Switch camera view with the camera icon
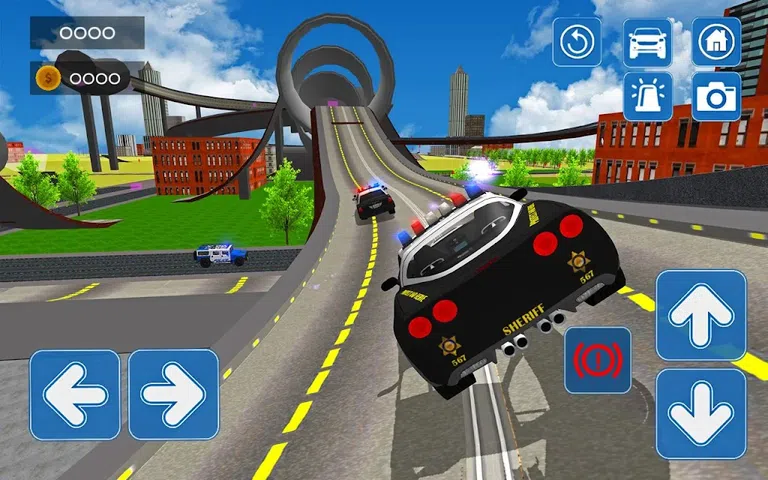The height and width of the screenshot is (480, 768). pos(716,96)
